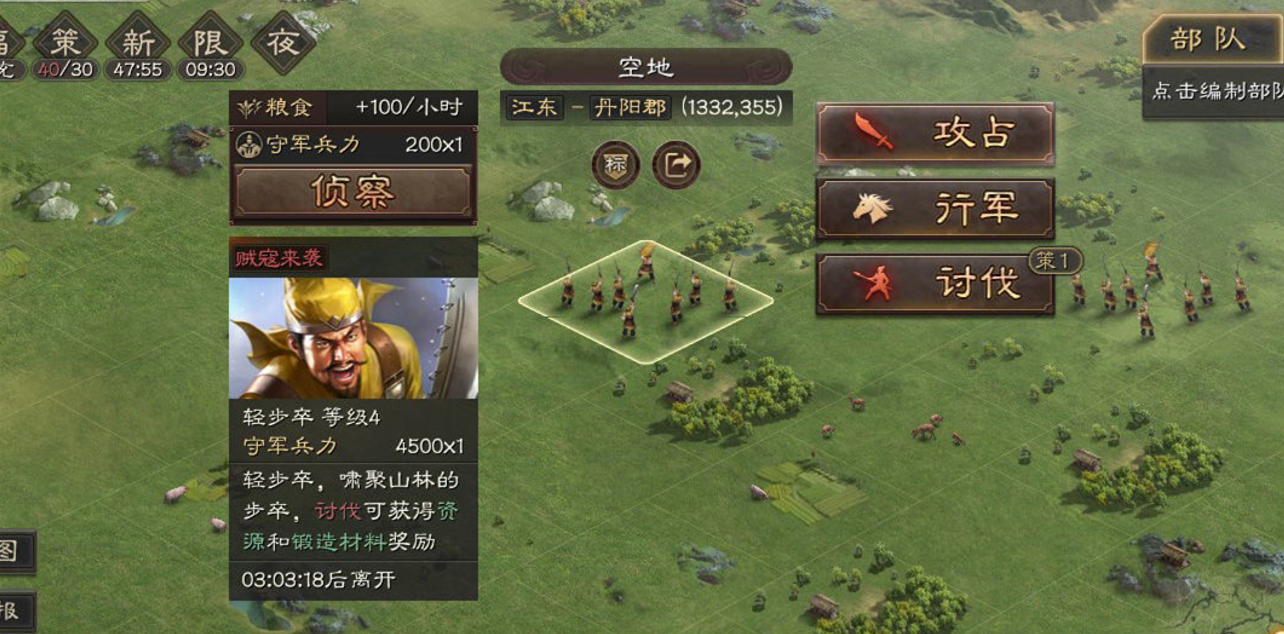This screenshot has width=1284, height=634.
Task: Click the 丹阳郡 prefecture label
Action: (x=630, y=108)
